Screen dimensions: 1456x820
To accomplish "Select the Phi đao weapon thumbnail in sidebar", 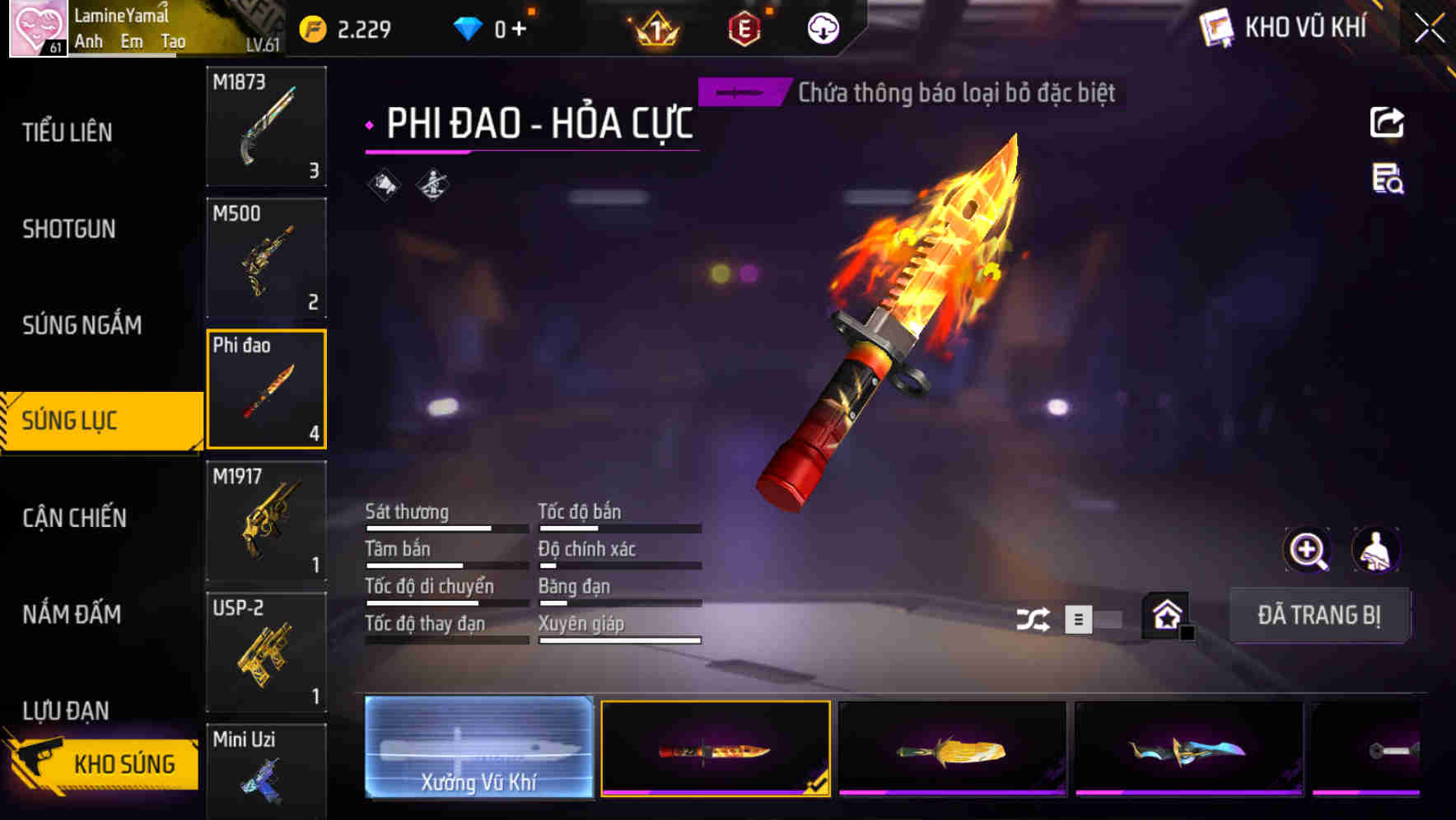I will (x=267, y=389).
